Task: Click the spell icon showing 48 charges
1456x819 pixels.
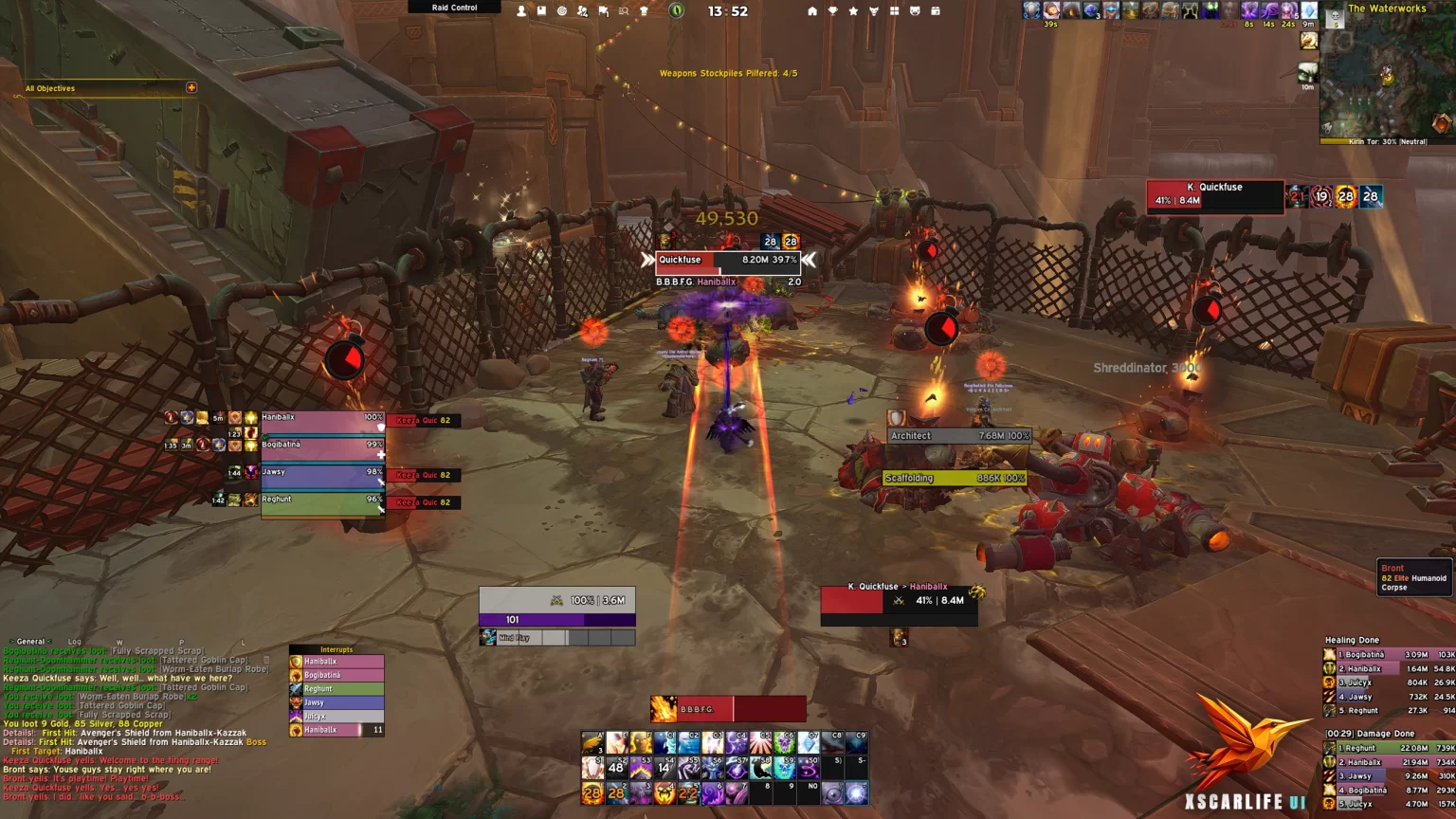Action: point(616,768)
